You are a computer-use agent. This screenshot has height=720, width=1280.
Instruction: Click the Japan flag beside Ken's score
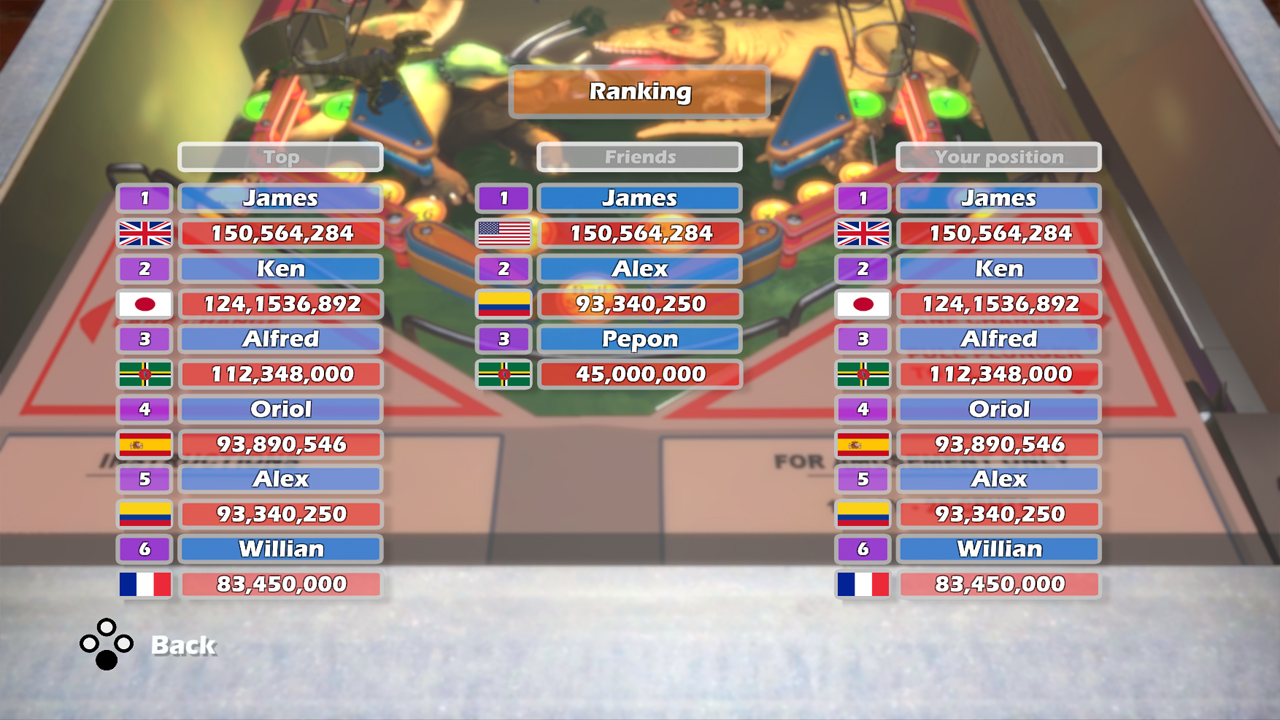[x=144, y=303]
